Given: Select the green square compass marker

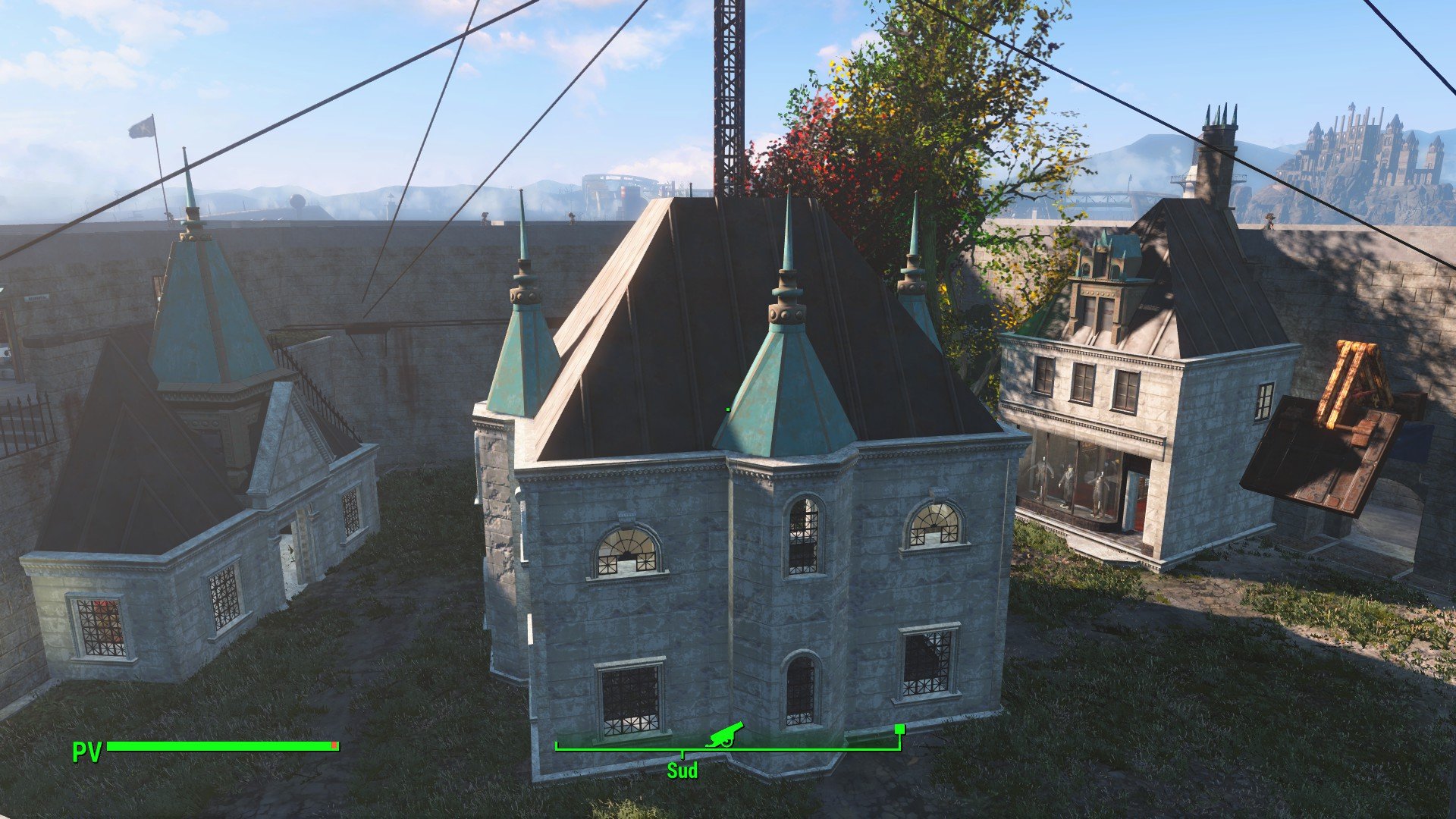Looking at the screenshot, I should (899, 730).
